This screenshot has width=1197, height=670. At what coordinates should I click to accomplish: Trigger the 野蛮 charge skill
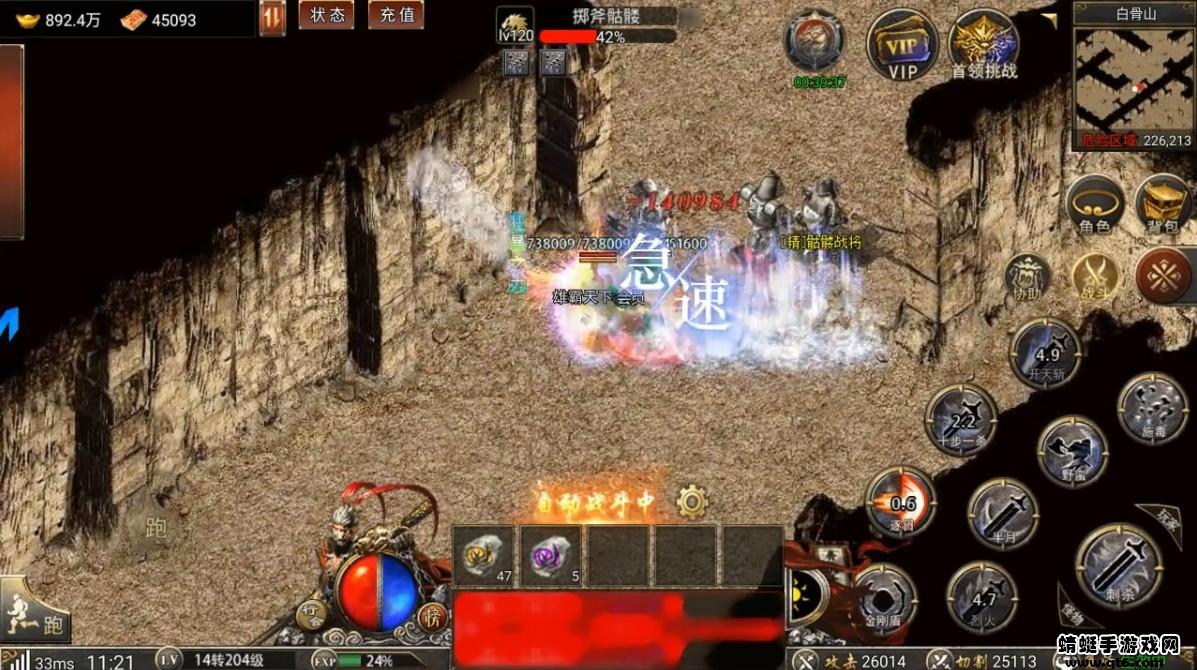pyautogui.click(x=1072, y=451)
